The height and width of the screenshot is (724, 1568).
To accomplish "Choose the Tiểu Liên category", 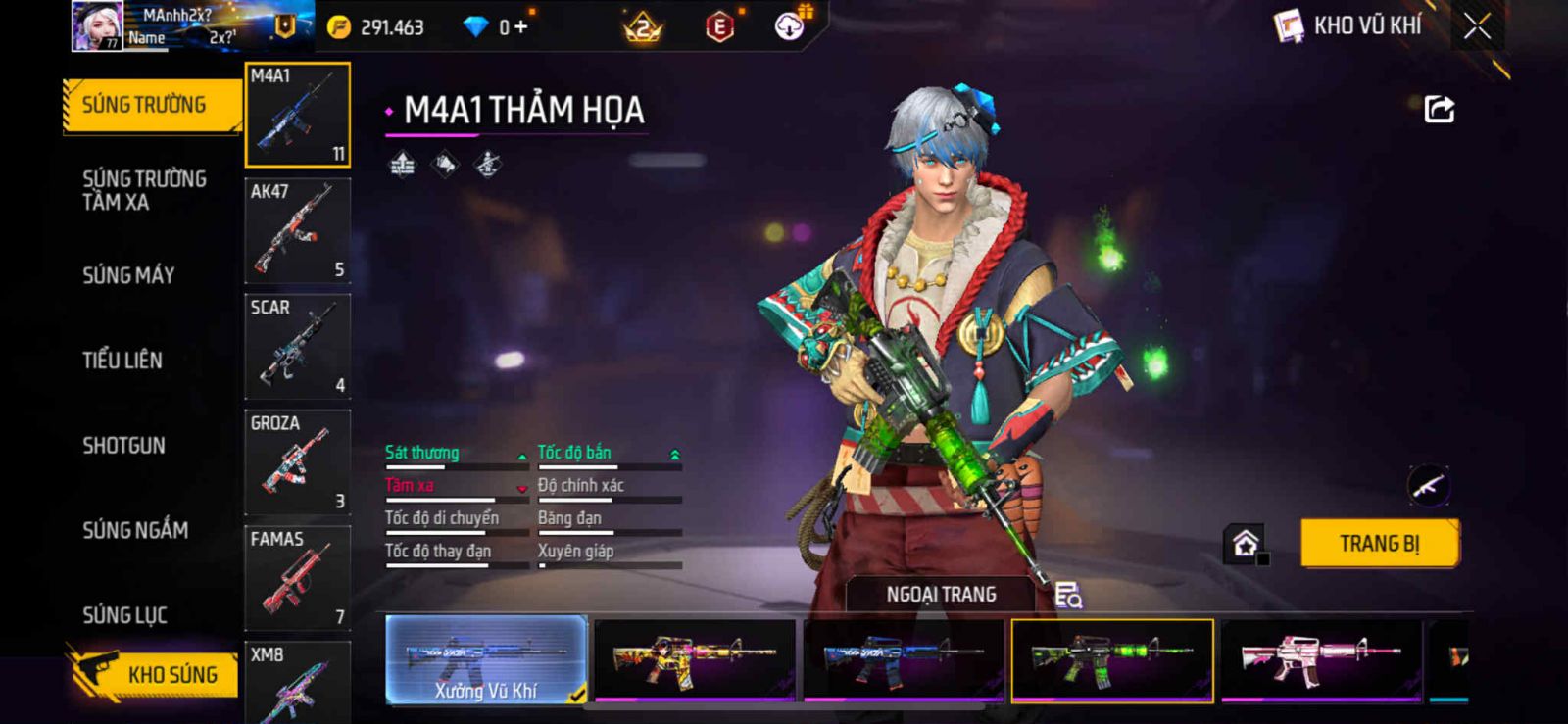I will click(x=122, y=361).
